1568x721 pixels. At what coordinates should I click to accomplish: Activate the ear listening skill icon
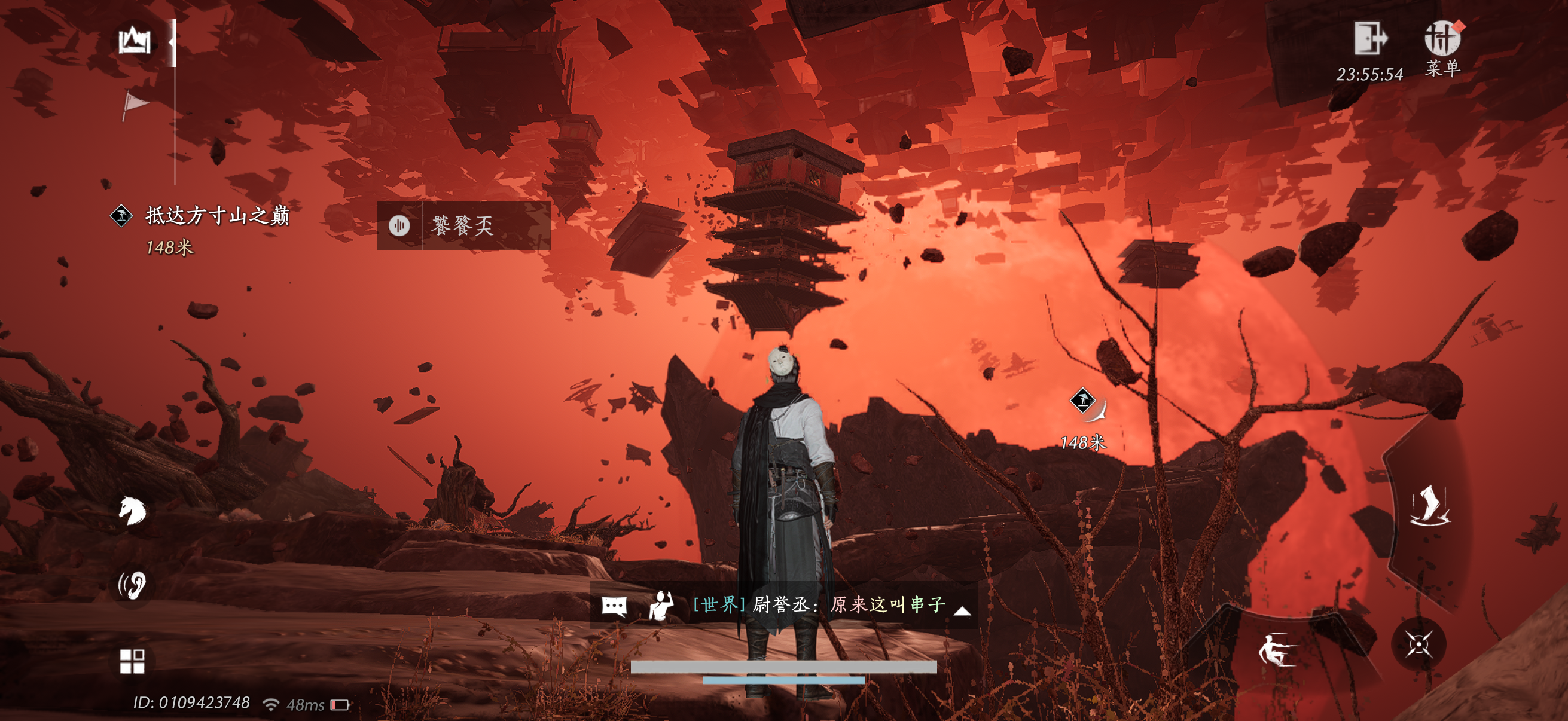point(133,585)
